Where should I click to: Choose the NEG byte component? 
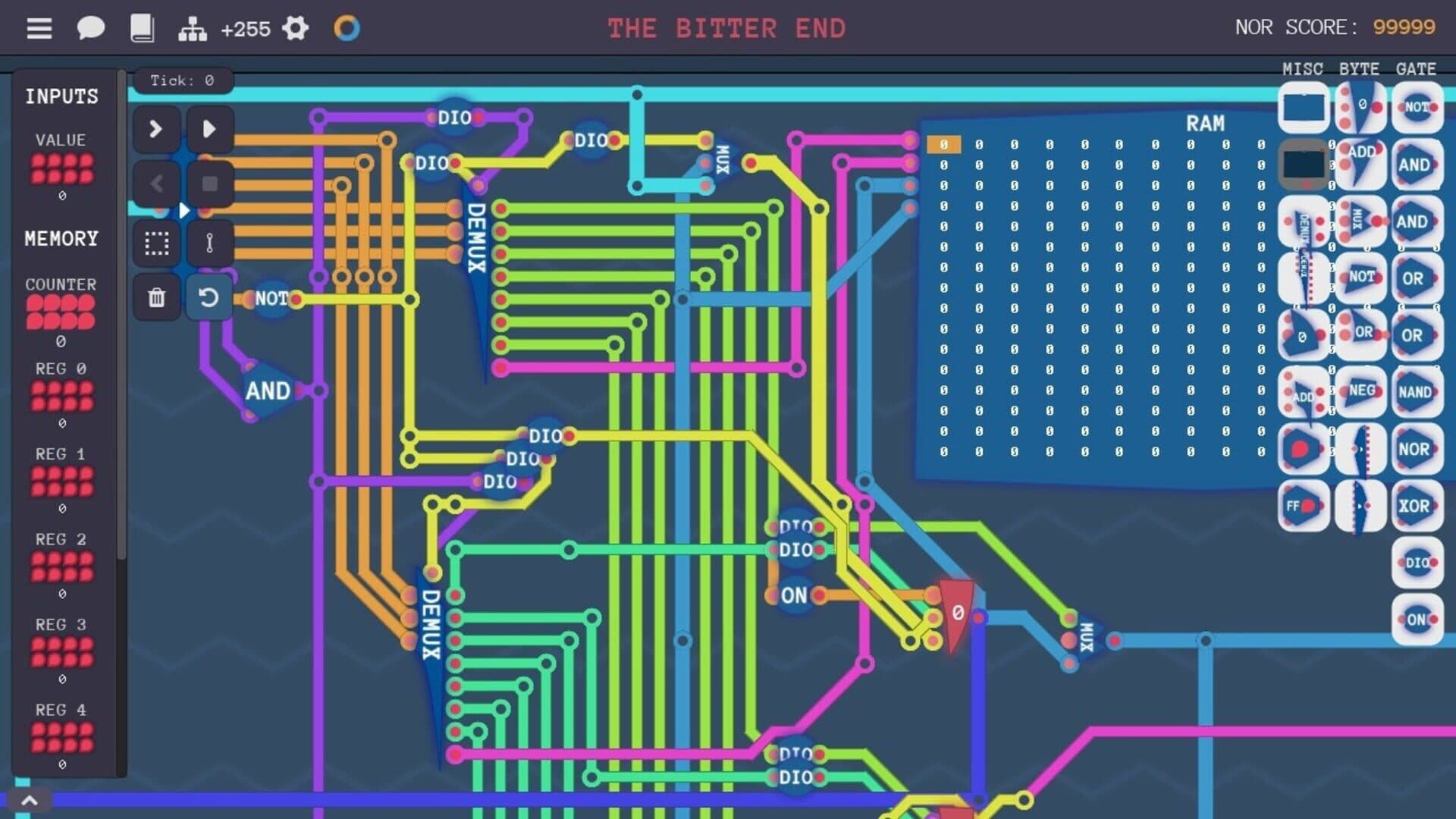(x=1361, y=392)
